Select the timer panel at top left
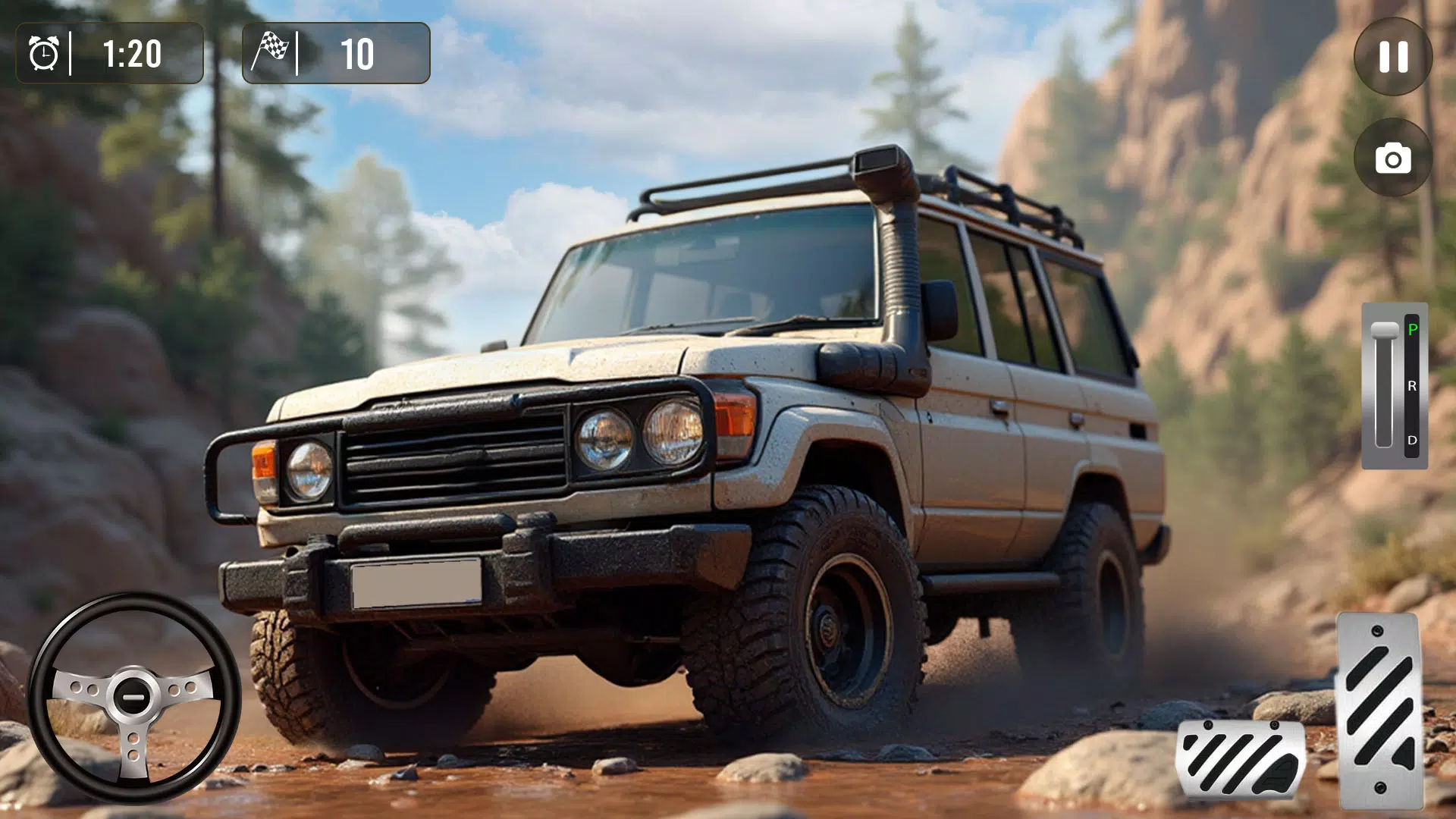Image resolution: width=1456 pixels, height=819 pixels. pyautogui.click(x=110, y=54)
